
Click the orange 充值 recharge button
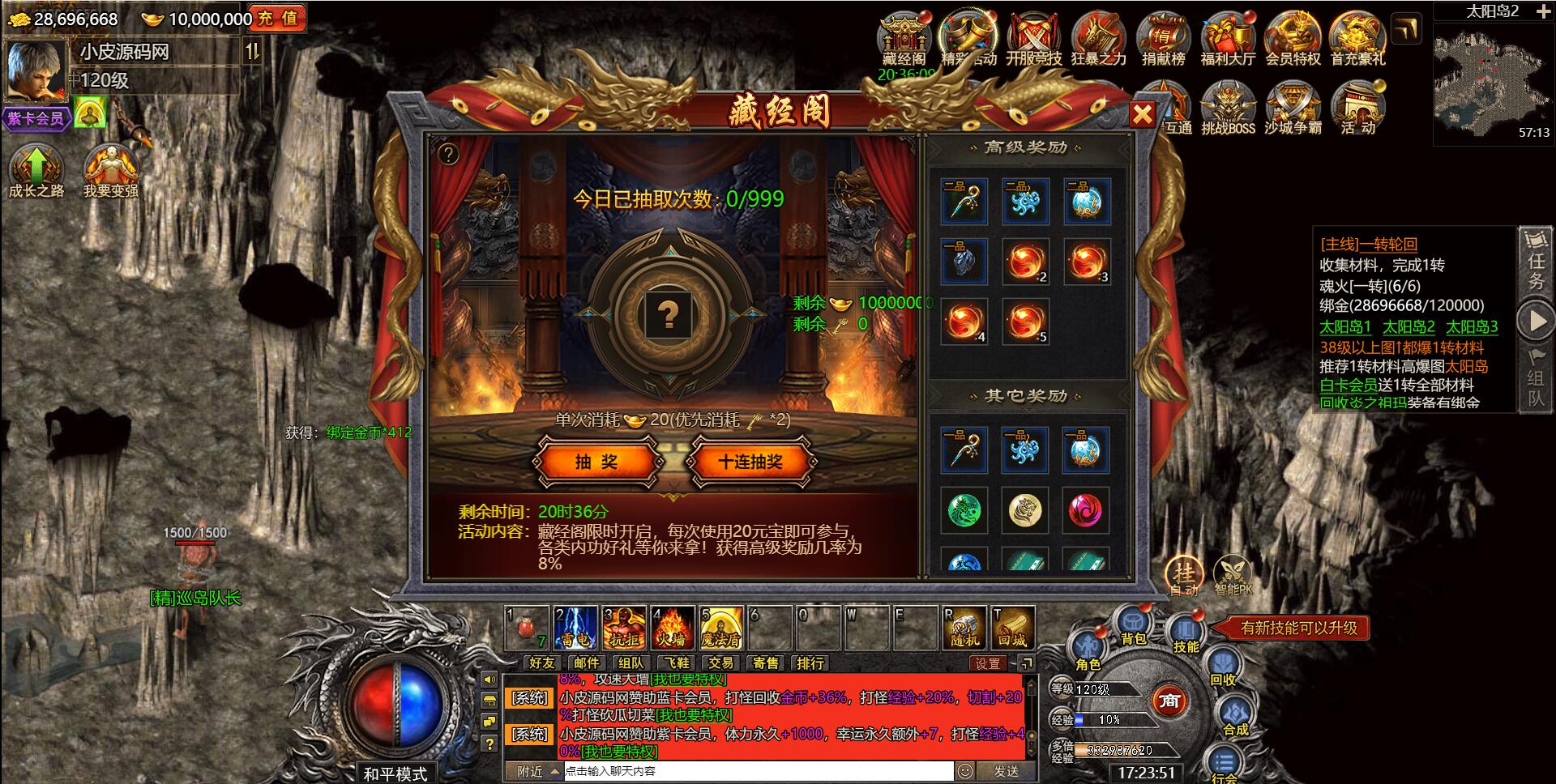click(x=278, y=18)
